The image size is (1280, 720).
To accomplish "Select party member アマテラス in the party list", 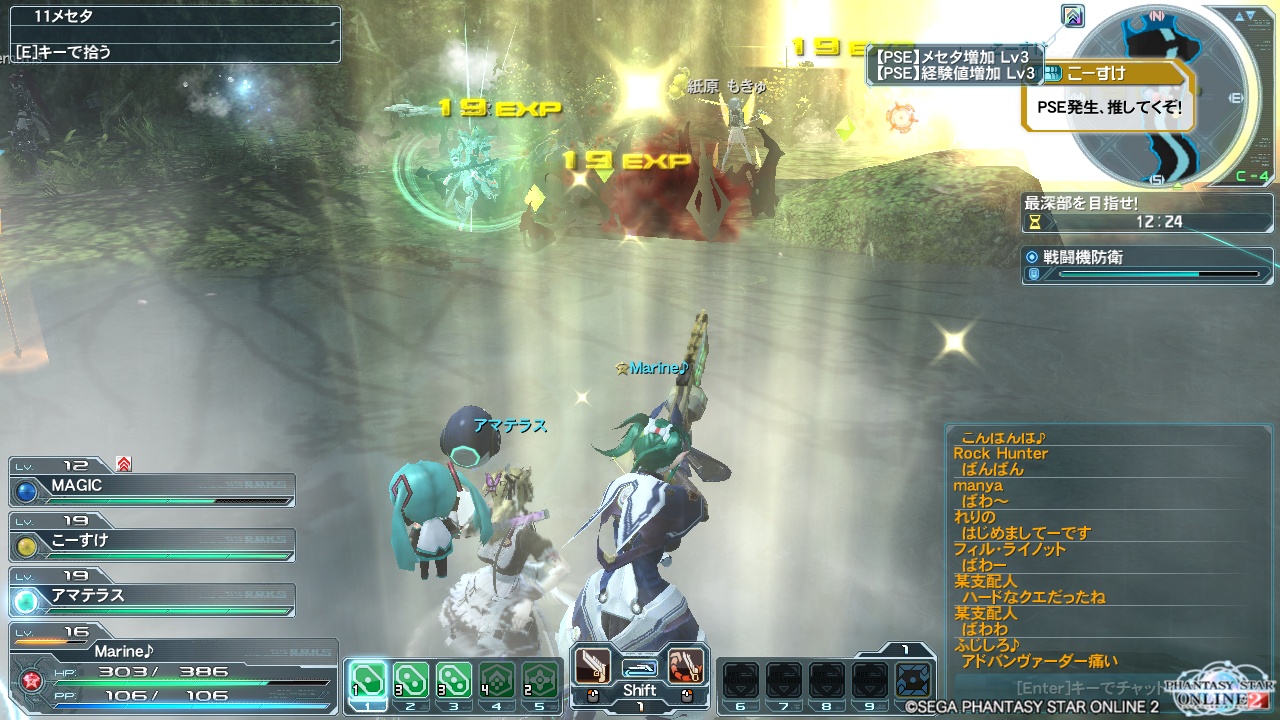I will tap(153, 597).
